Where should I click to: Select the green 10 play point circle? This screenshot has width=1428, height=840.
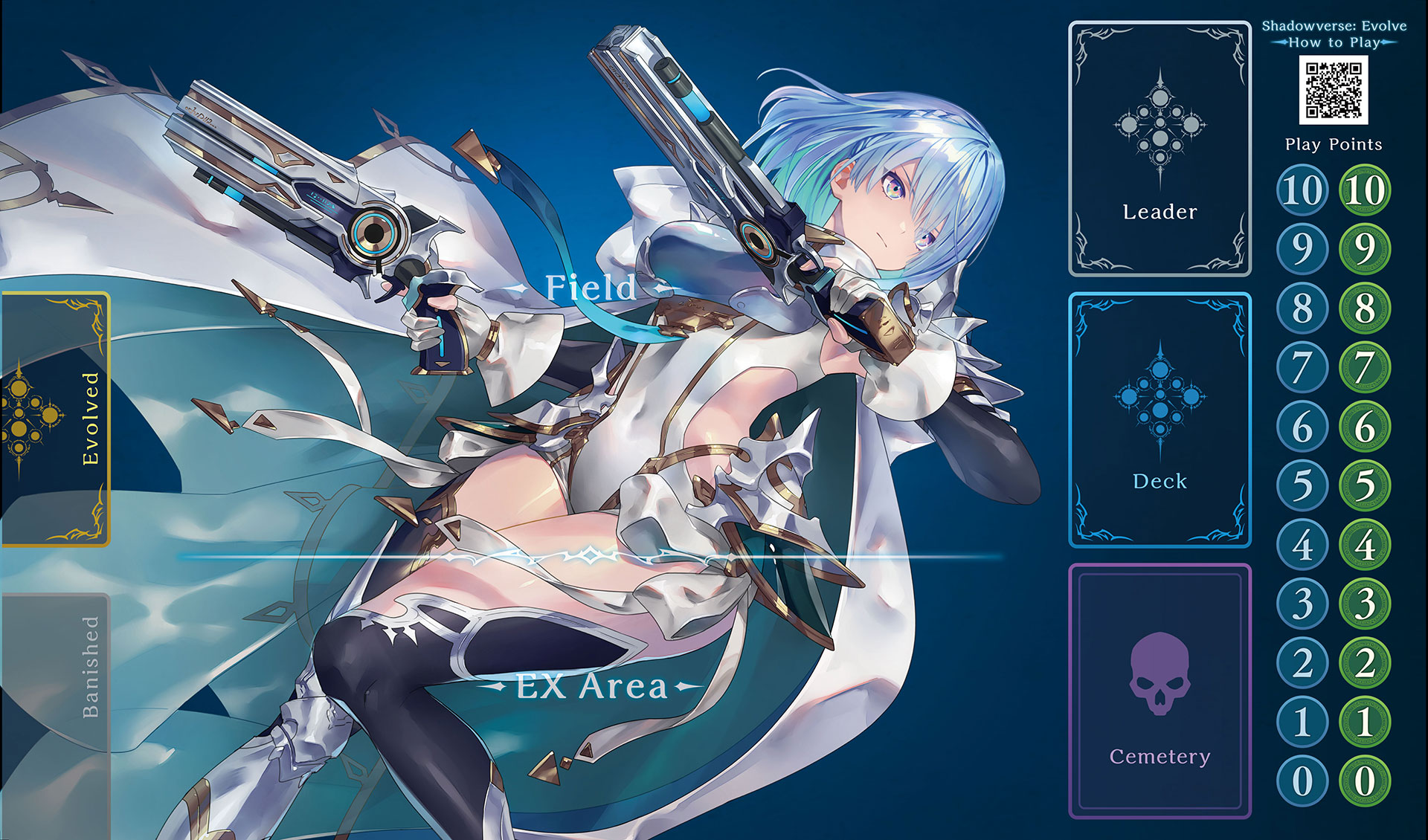tap(1365, 190)
